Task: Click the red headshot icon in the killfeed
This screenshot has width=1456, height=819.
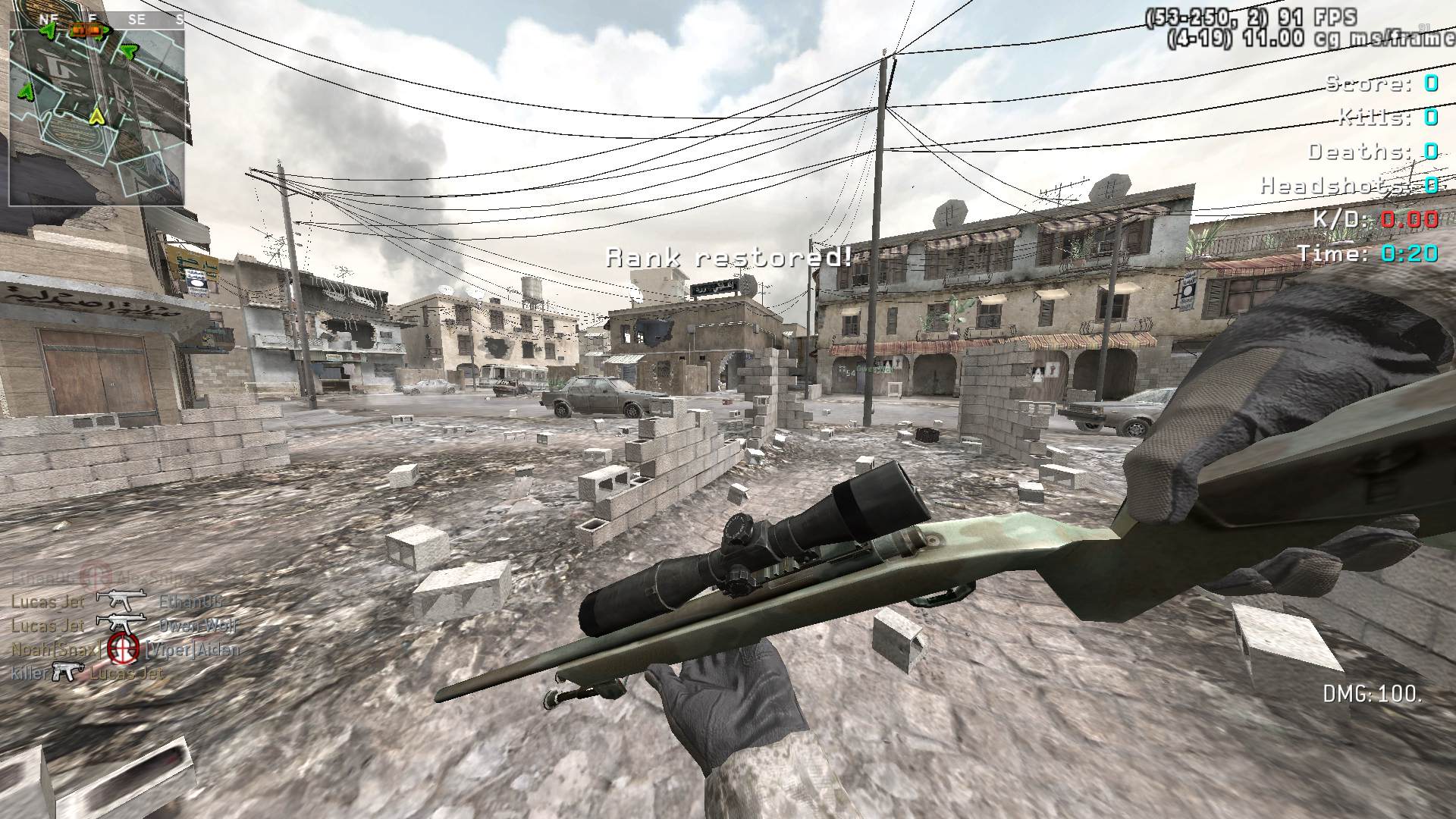Action: coord(121,647)
